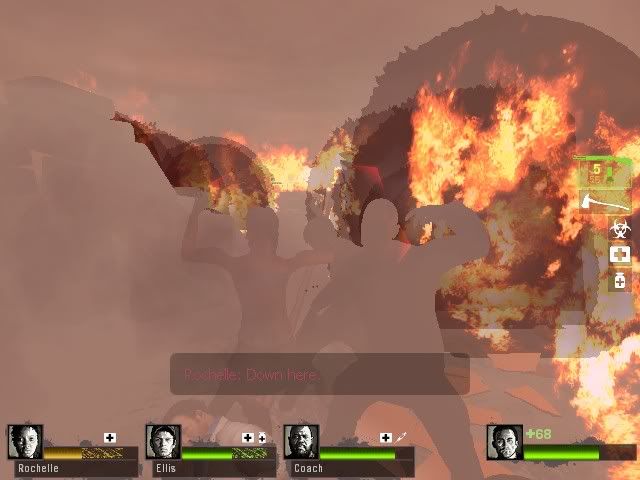Click Ellis's teammate portrait
The height and width of the screenshot is (480, 640).
tap(163, 442)
